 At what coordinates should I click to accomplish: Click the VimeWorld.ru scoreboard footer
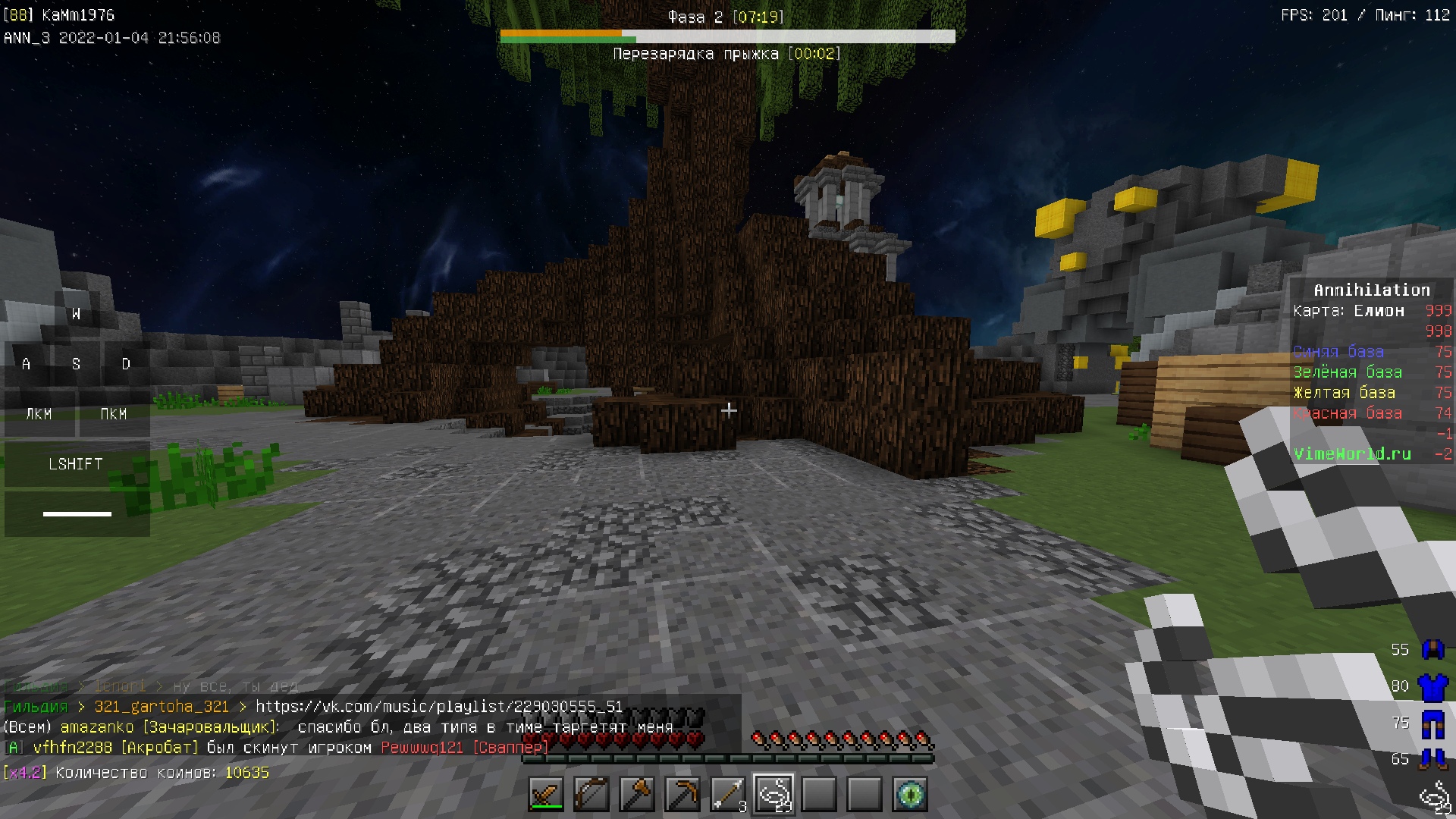pos(1352,454)
